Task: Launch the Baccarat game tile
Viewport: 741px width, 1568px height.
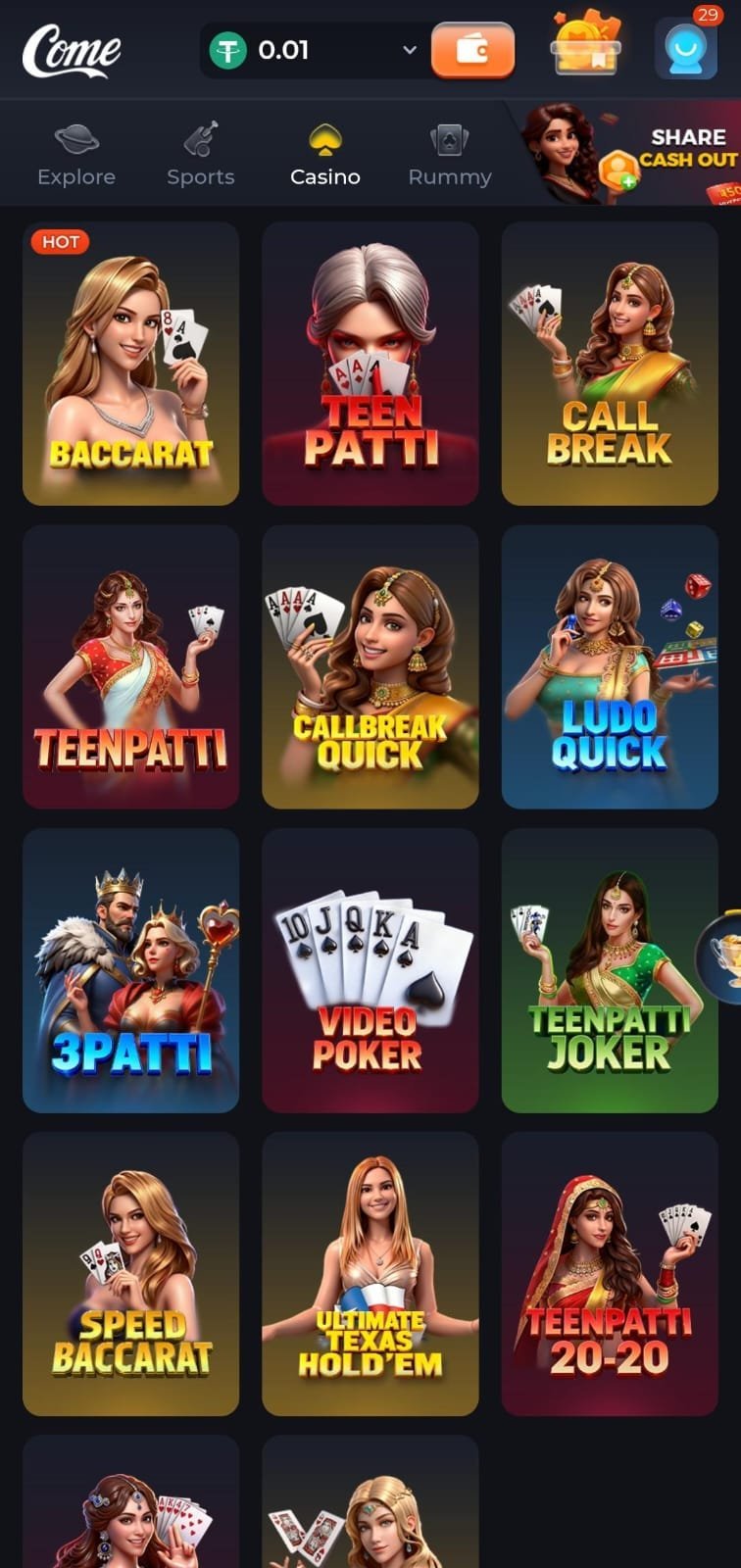Action: [x=130, y=364]
